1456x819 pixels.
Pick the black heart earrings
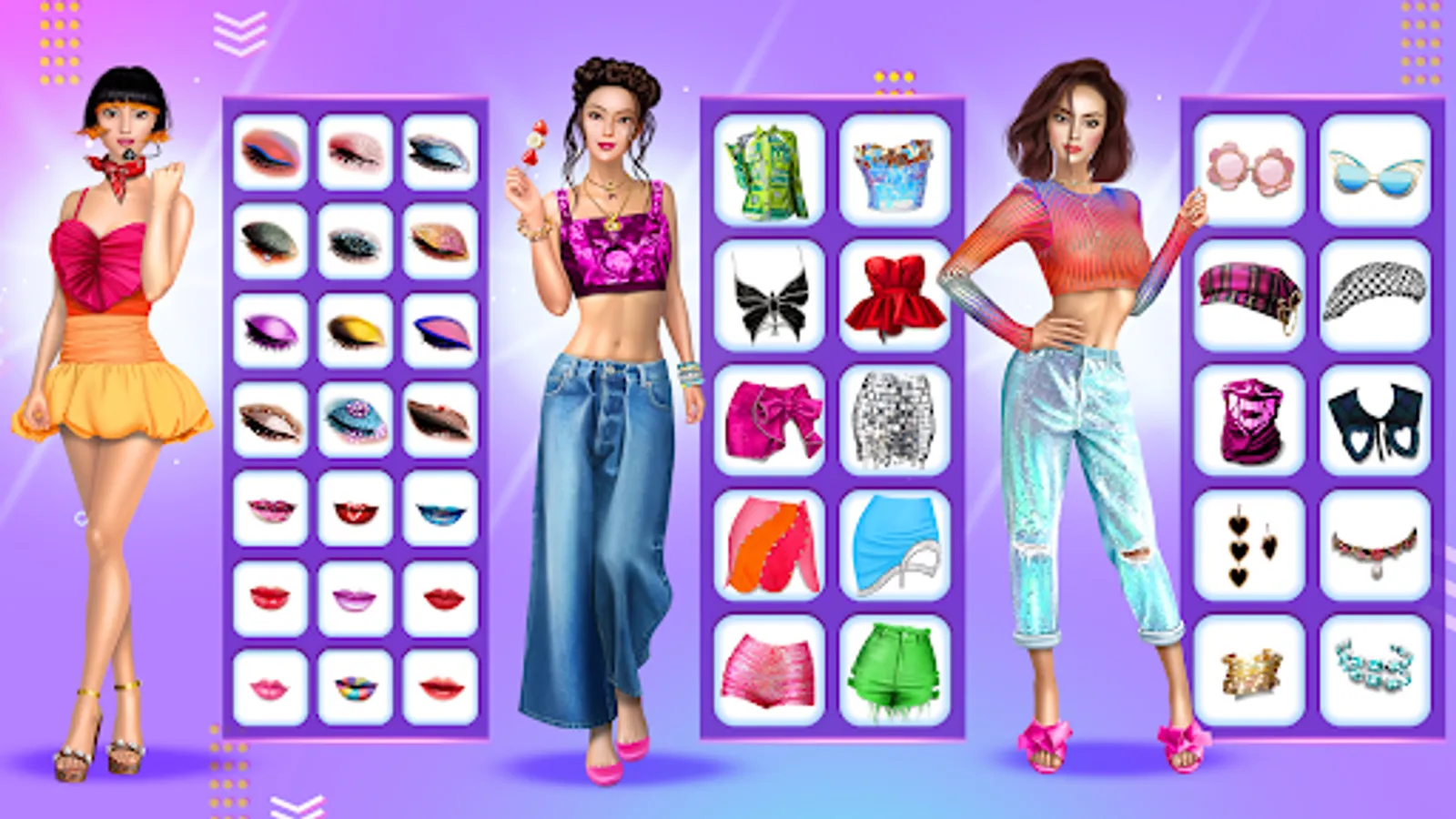(1251, 543)
